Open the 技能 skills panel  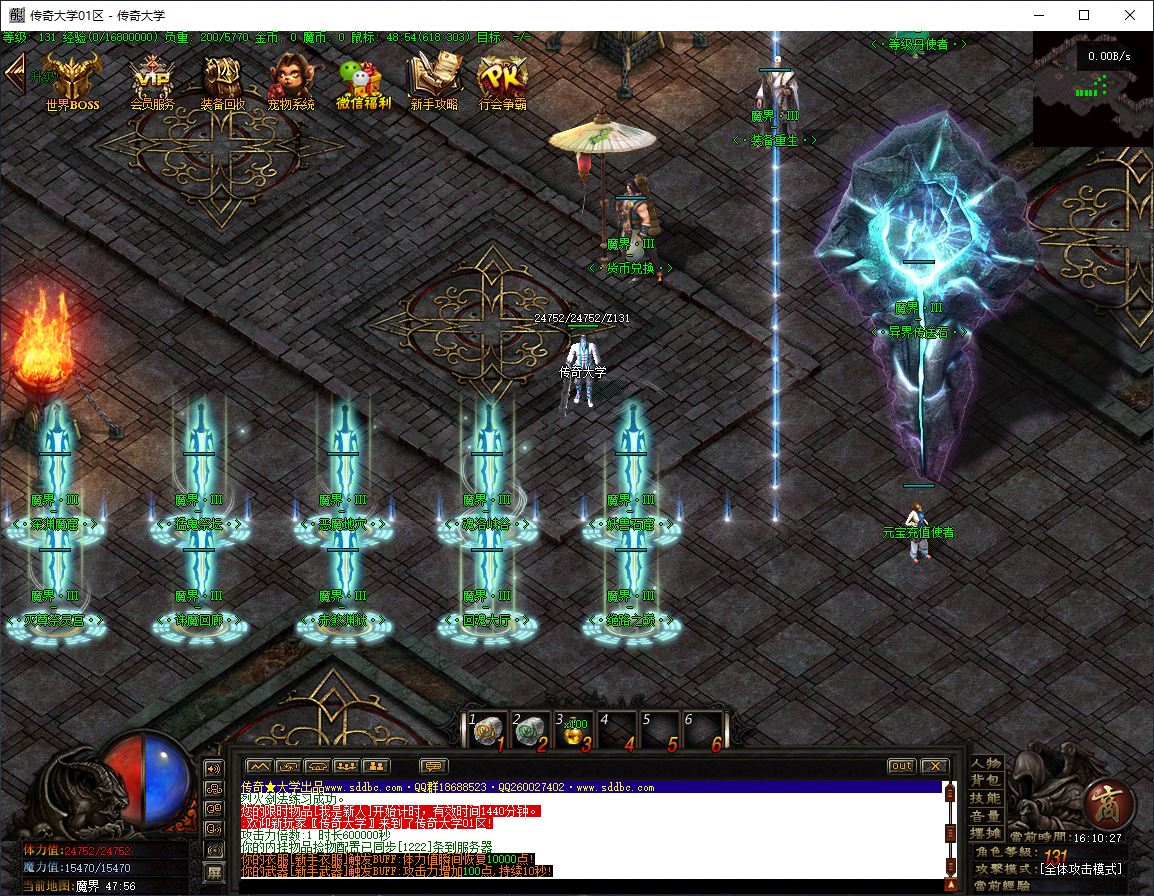[986, 798]
